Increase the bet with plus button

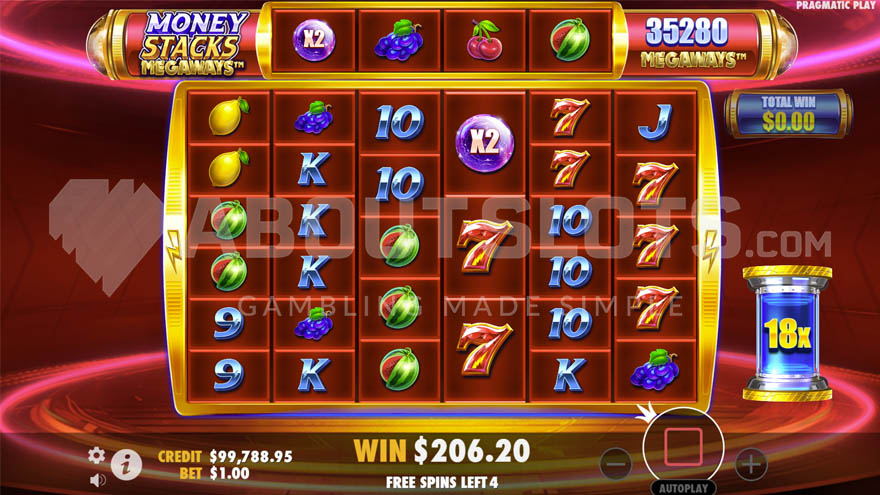pyautogui.click(x=750, y=463)
